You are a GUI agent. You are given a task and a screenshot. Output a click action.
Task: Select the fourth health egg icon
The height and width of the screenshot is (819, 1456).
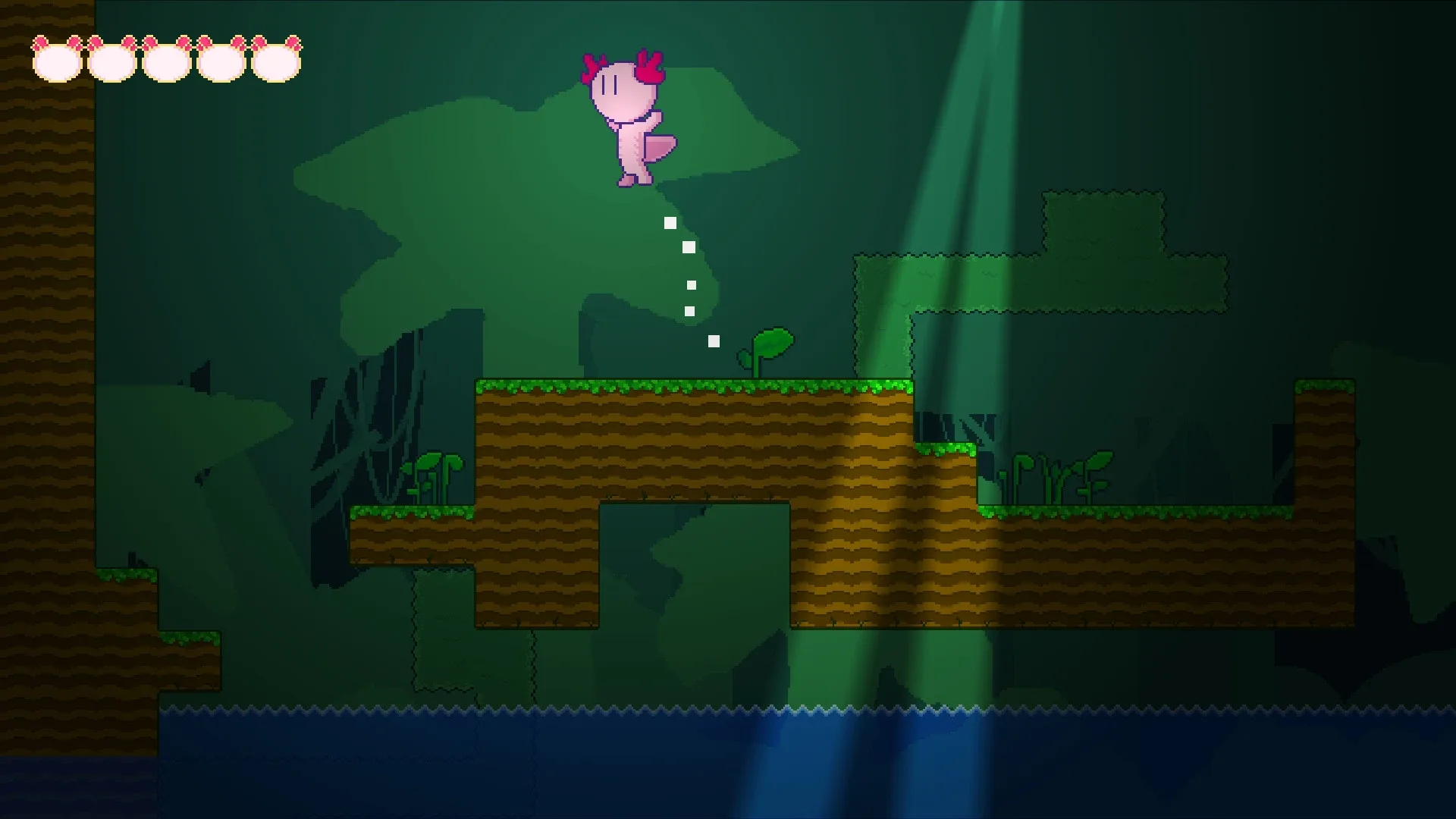point(221,62)
